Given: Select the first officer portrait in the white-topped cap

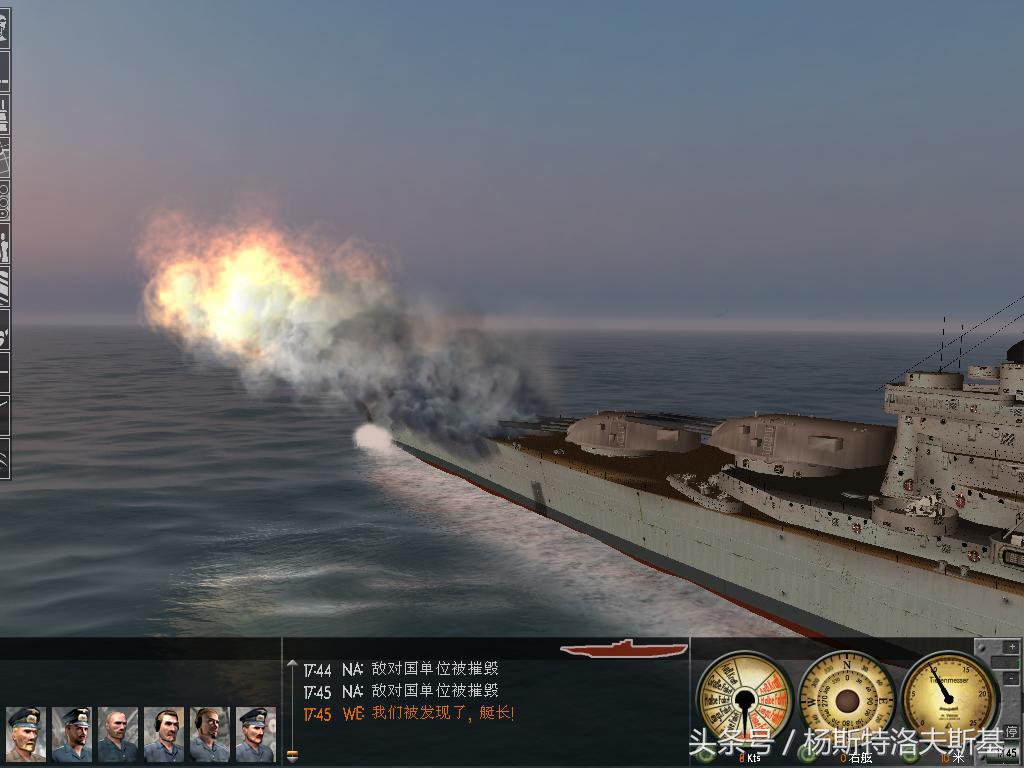Looking at the screenshot, I should coord(26,734).
